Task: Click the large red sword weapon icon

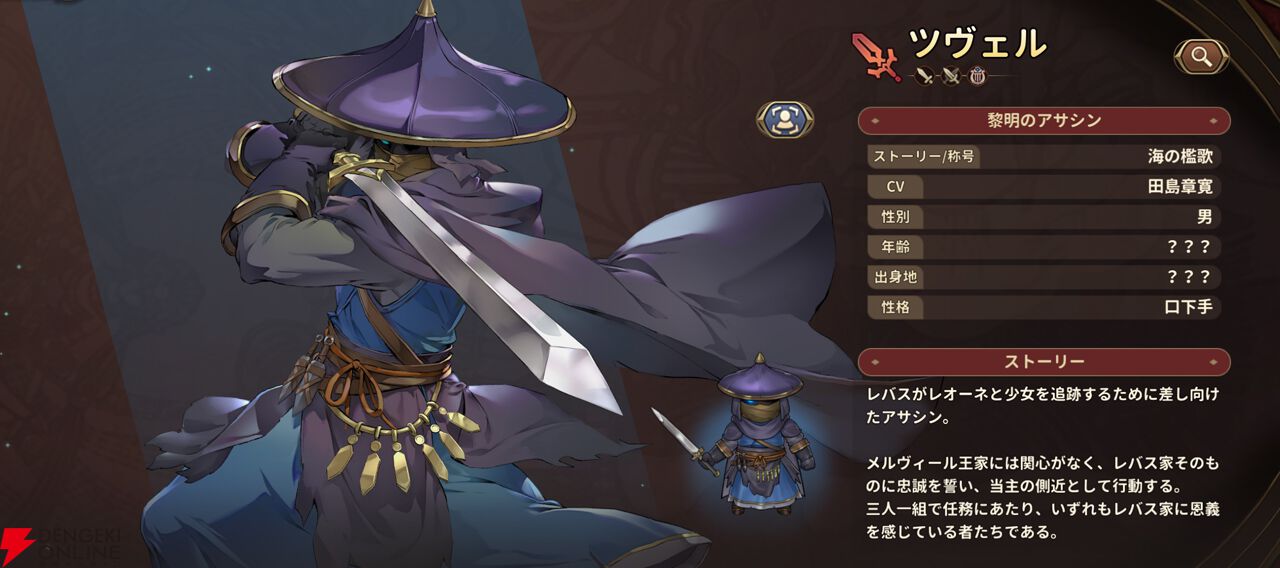Action: click(x=876, y=55)
